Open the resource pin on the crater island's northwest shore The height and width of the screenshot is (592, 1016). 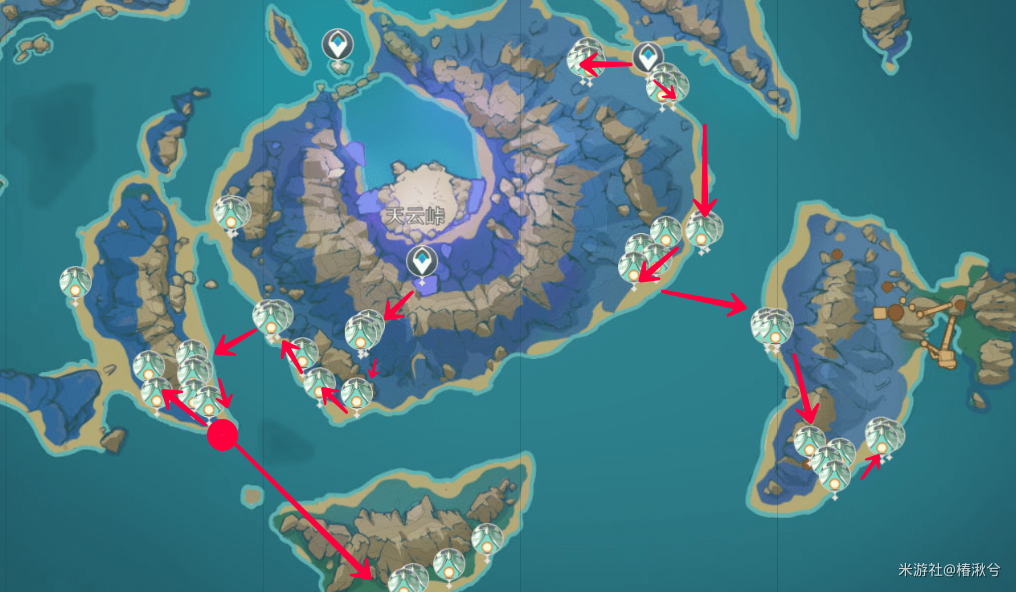(232, 212)
